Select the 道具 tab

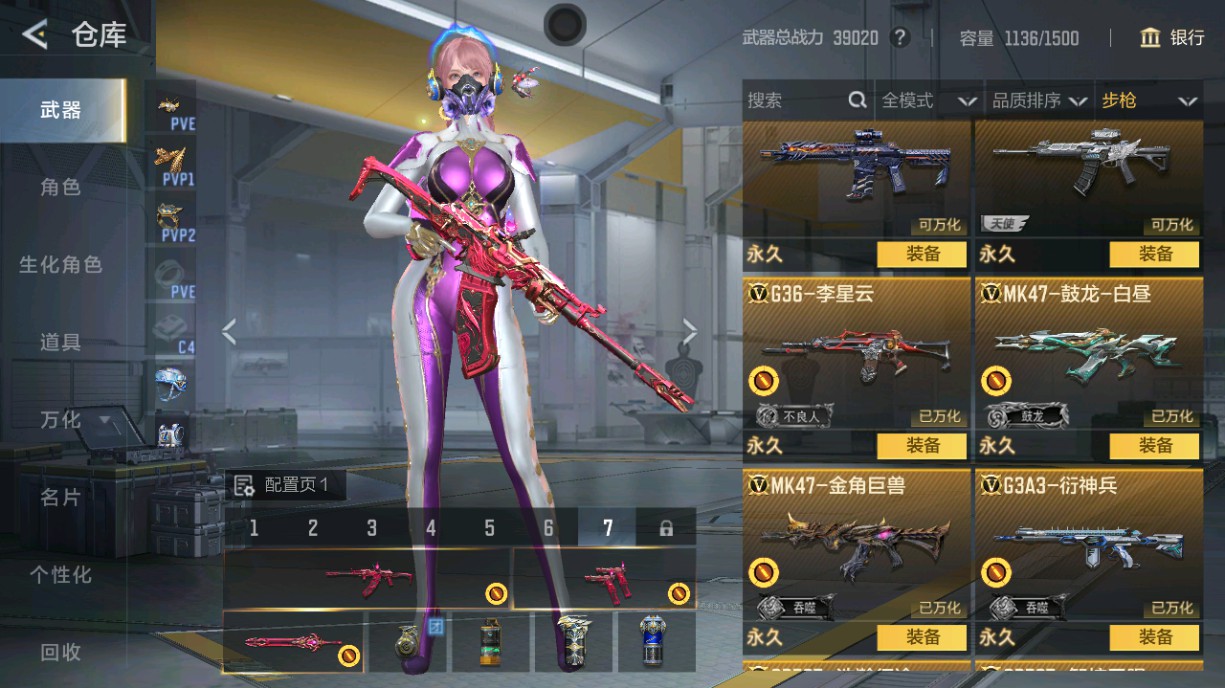60,342
